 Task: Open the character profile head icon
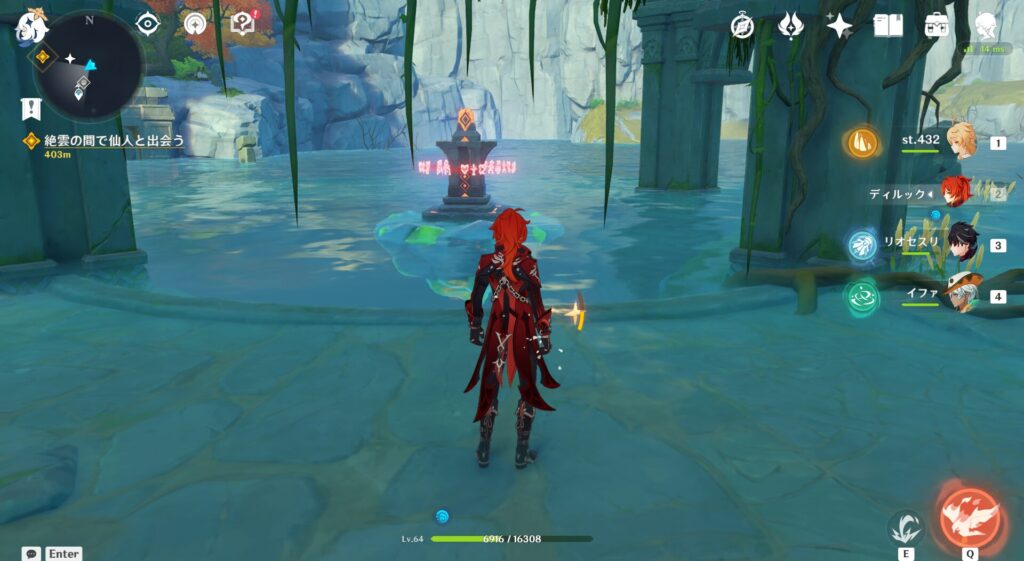pos(987,26)
